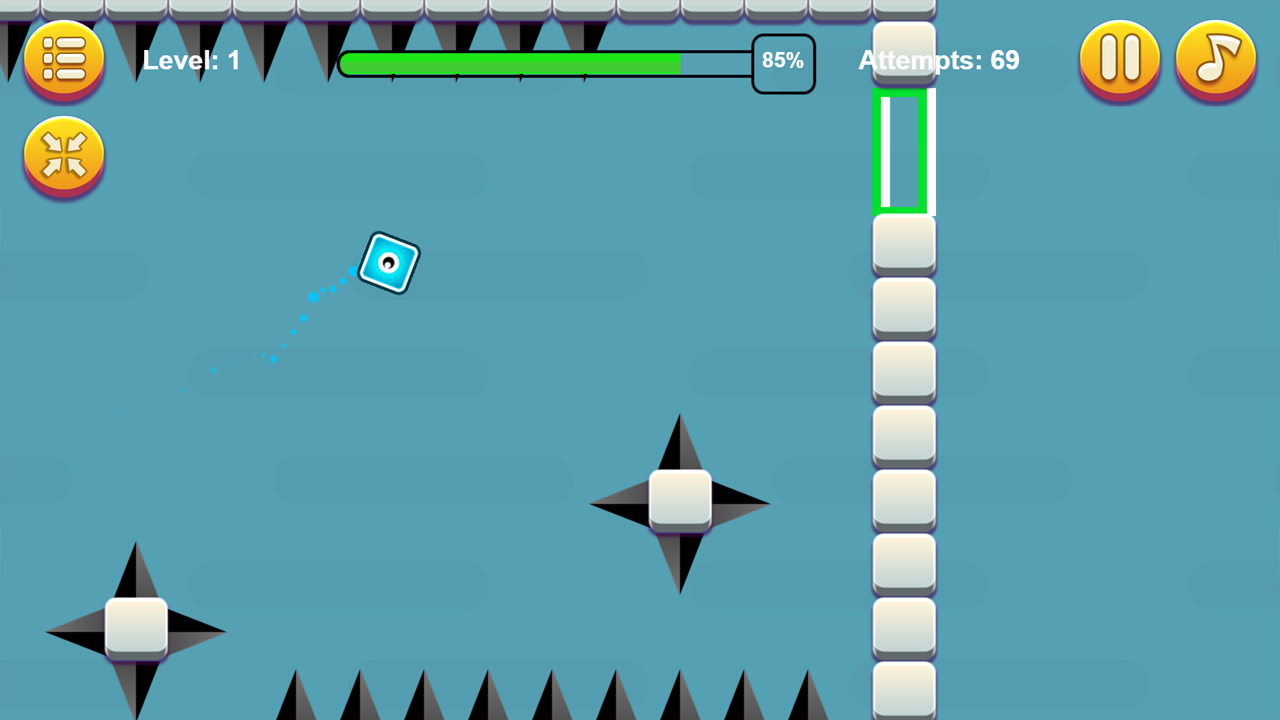Click the 85% percentage badge

[x=783, y=62]
